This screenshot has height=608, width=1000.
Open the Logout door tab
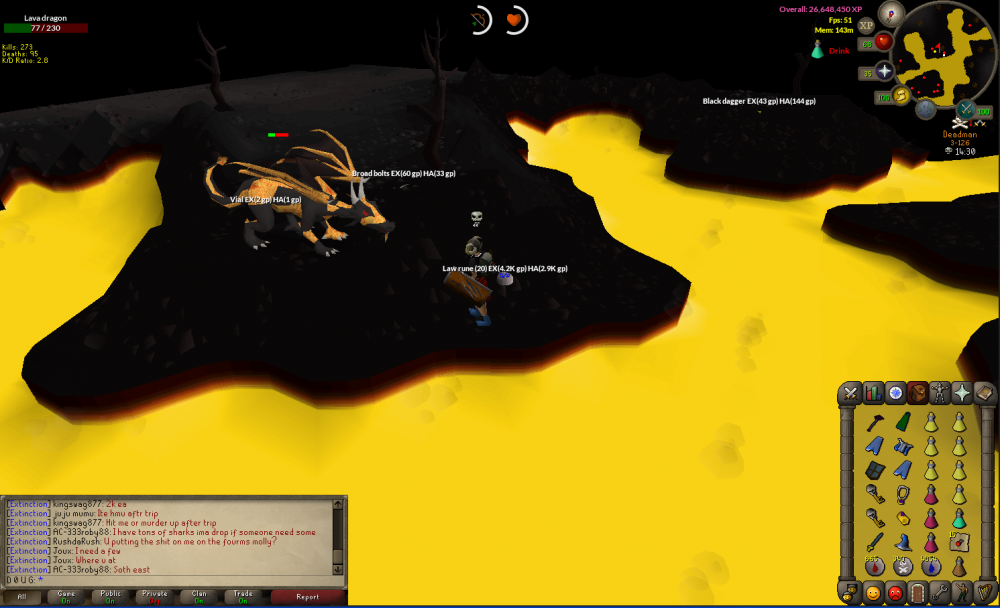click(917, 592)
